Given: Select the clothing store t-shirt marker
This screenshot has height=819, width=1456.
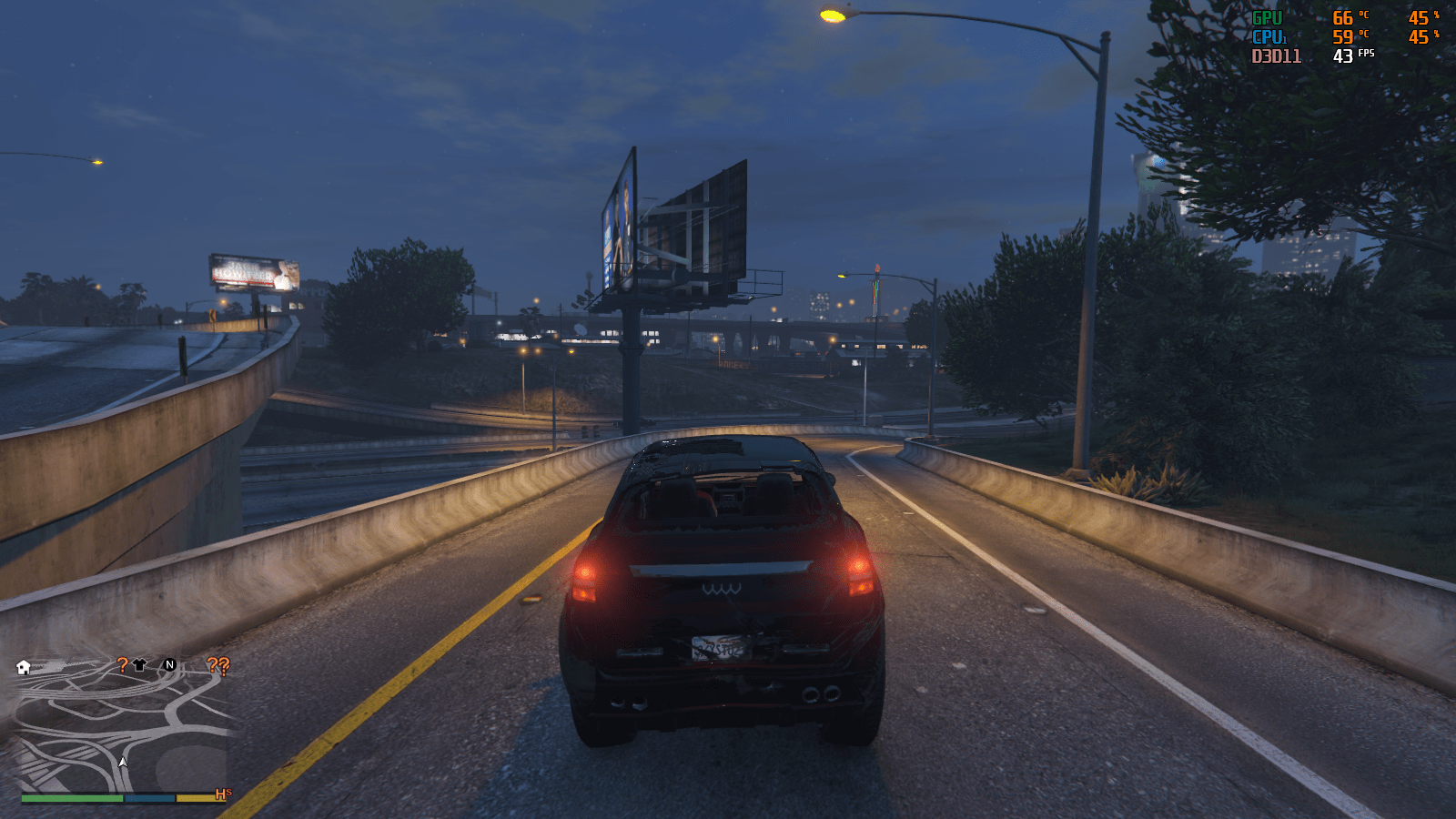Looking at the screenshot, I should 139,665.
